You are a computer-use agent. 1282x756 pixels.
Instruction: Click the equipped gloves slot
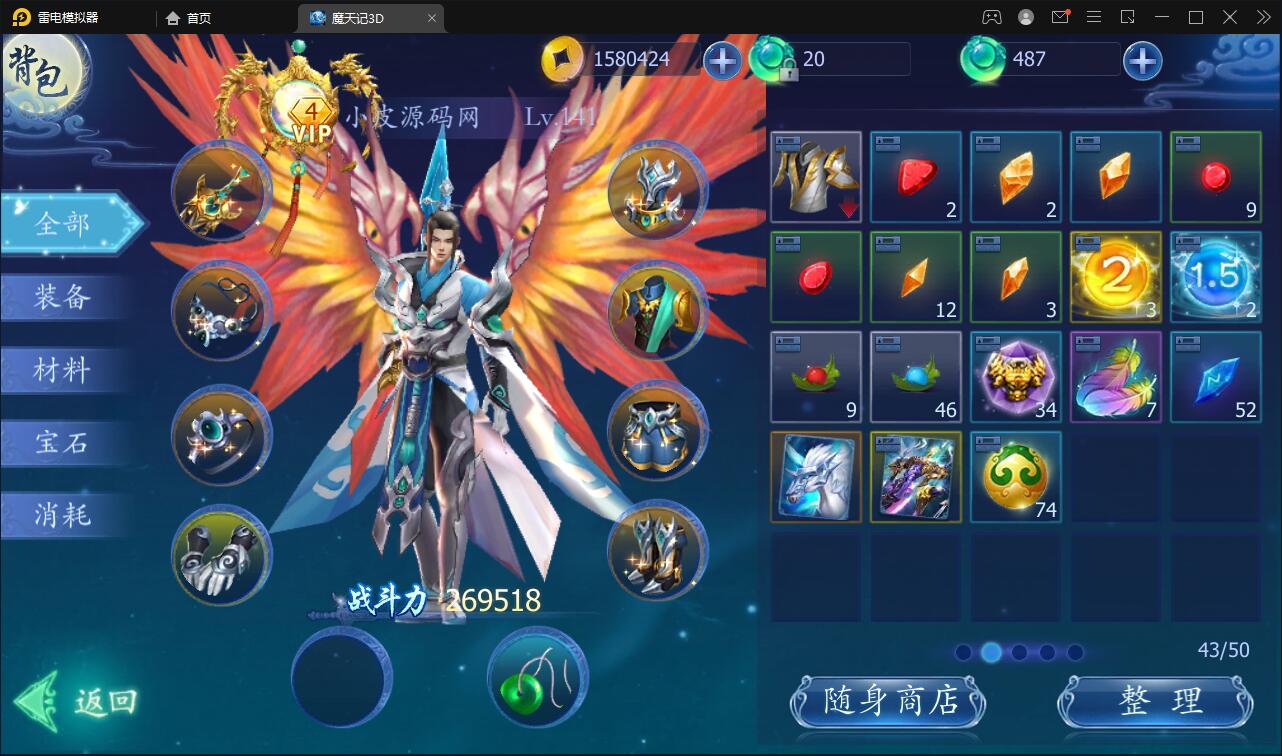[x=220, y=556]
